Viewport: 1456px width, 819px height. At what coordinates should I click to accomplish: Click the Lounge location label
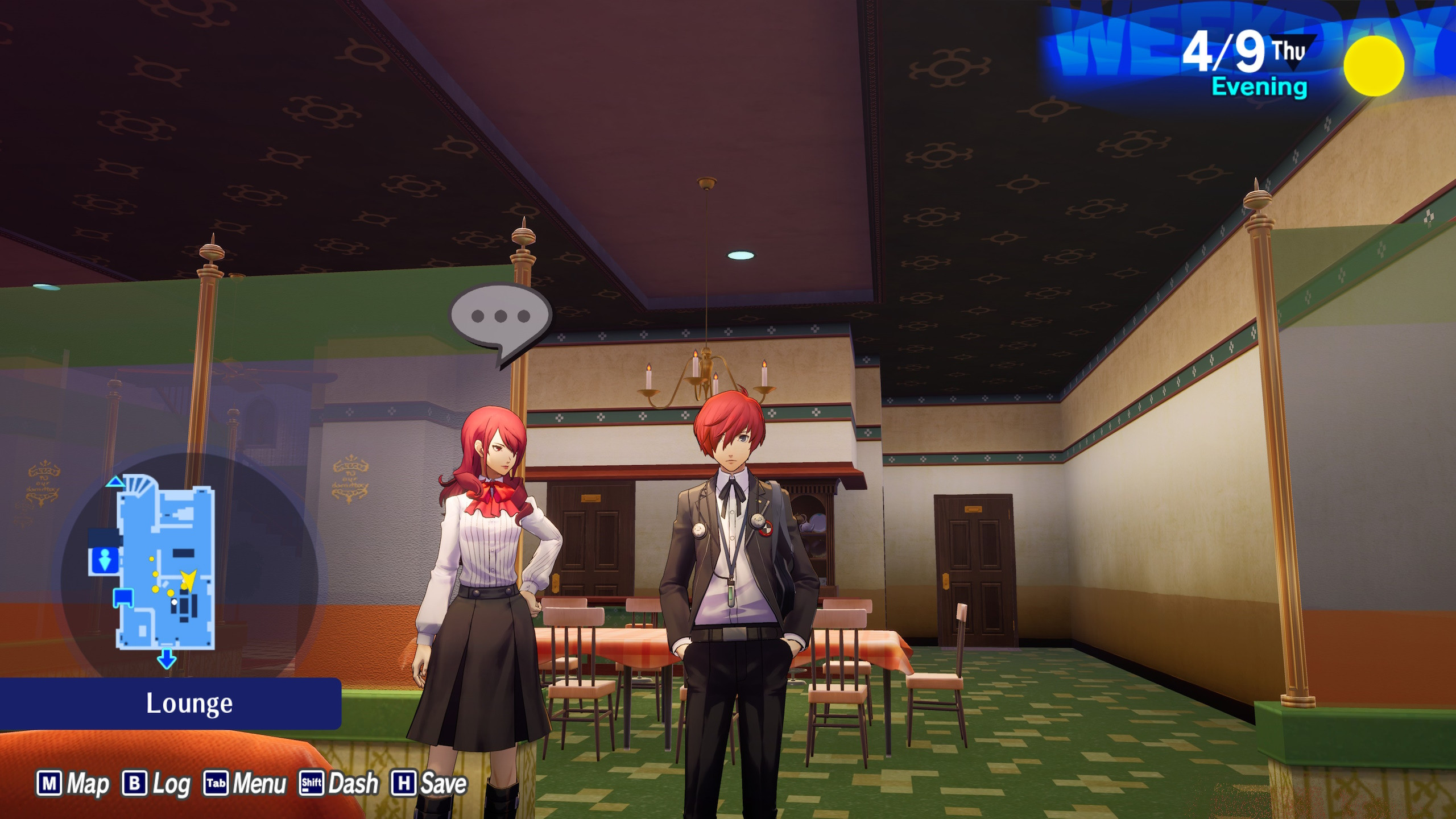click(x=191, y=702)
